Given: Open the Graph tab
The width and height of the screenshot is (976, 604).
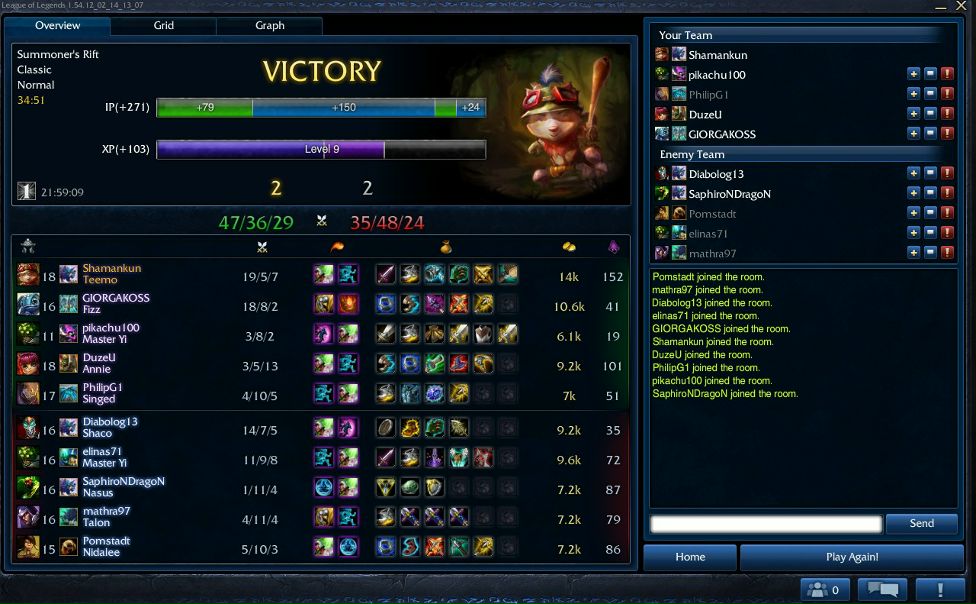Looking at the screenshot, I should [x=269, y=25].
